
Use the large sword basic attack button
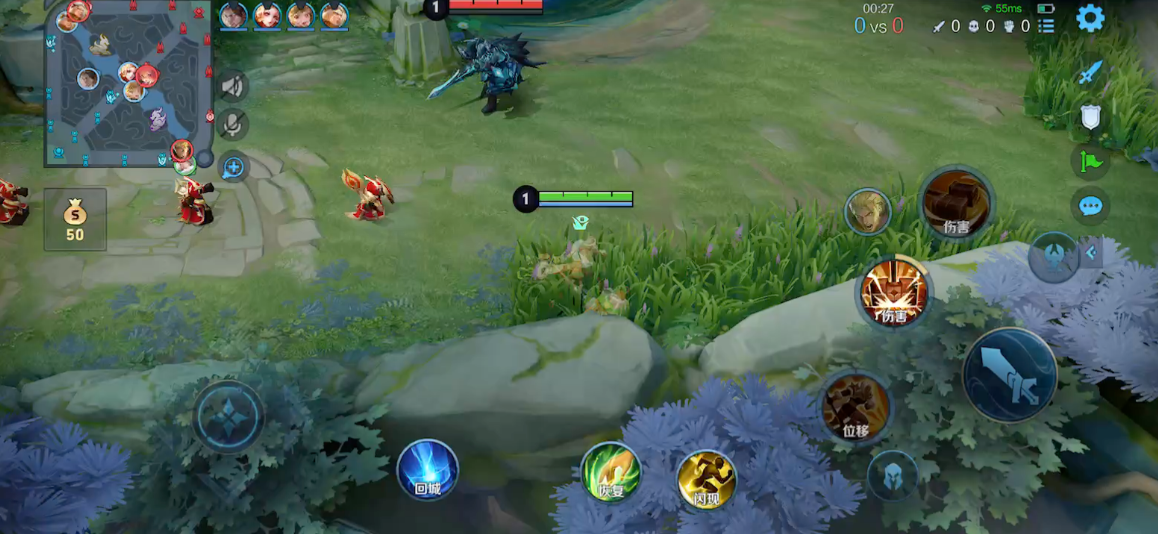click(1010, 375)
